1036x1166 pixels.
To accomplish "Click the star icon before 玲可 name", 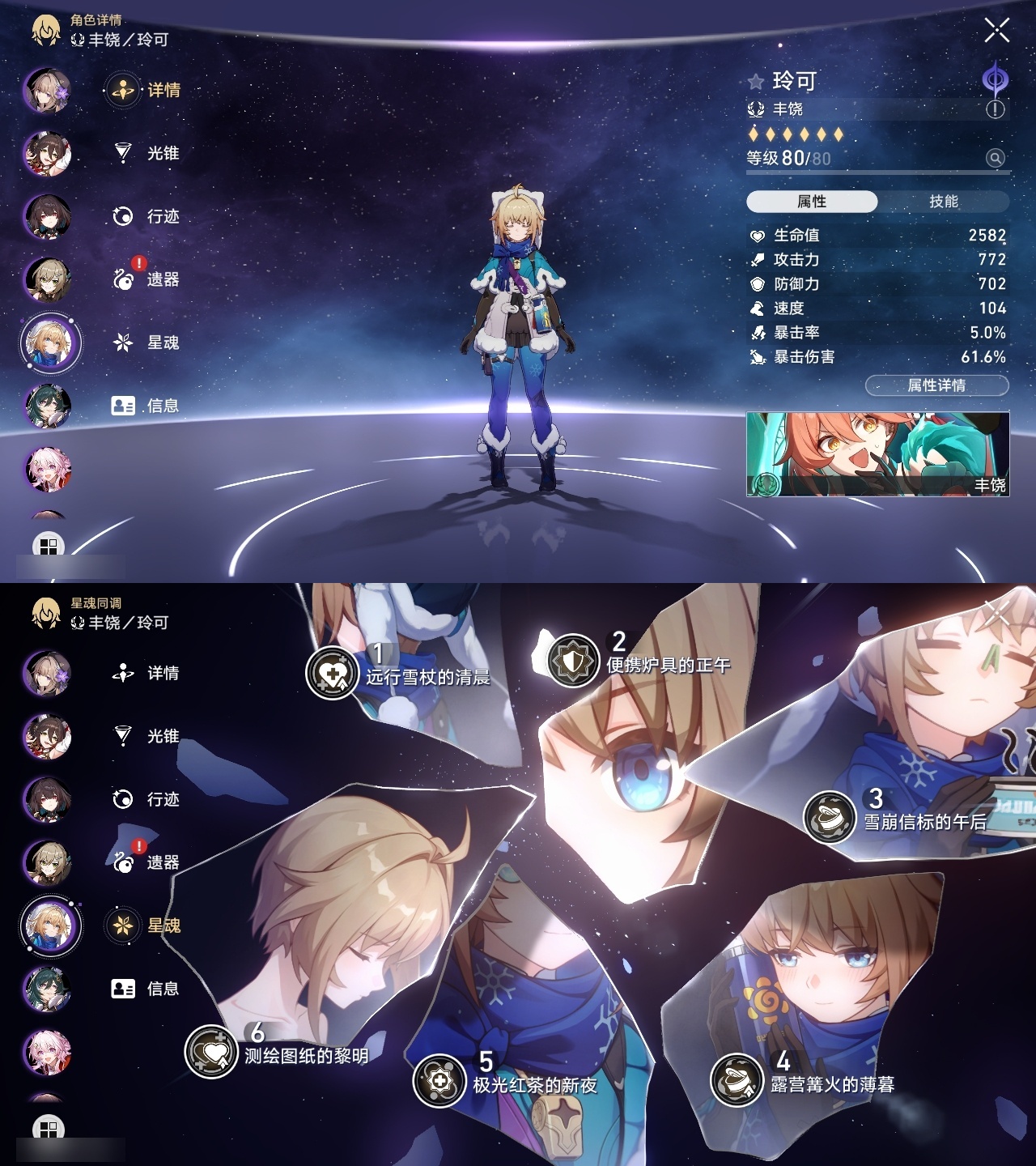I will (754, 80).
